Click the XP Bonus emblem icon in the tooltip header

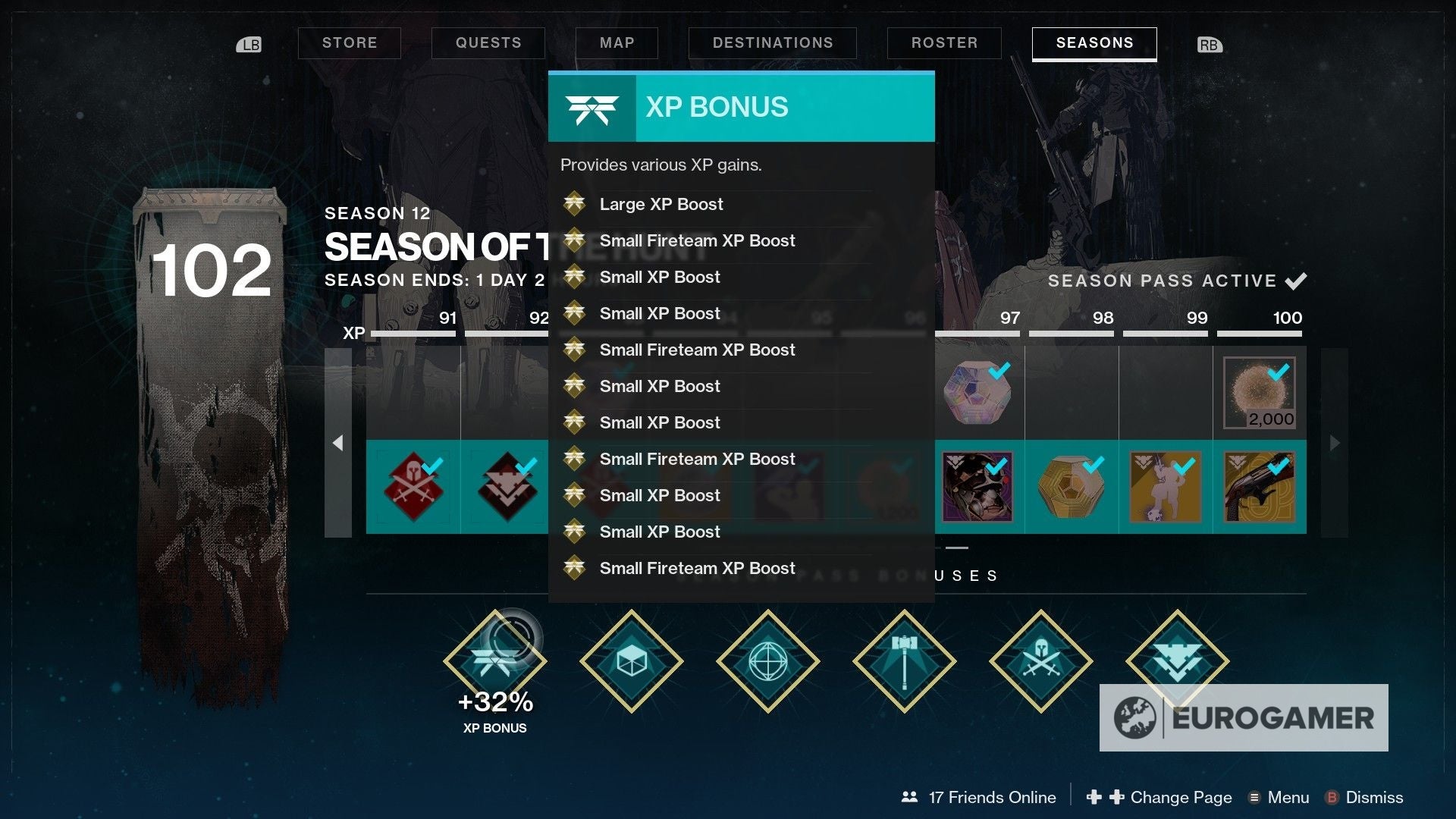592,107
